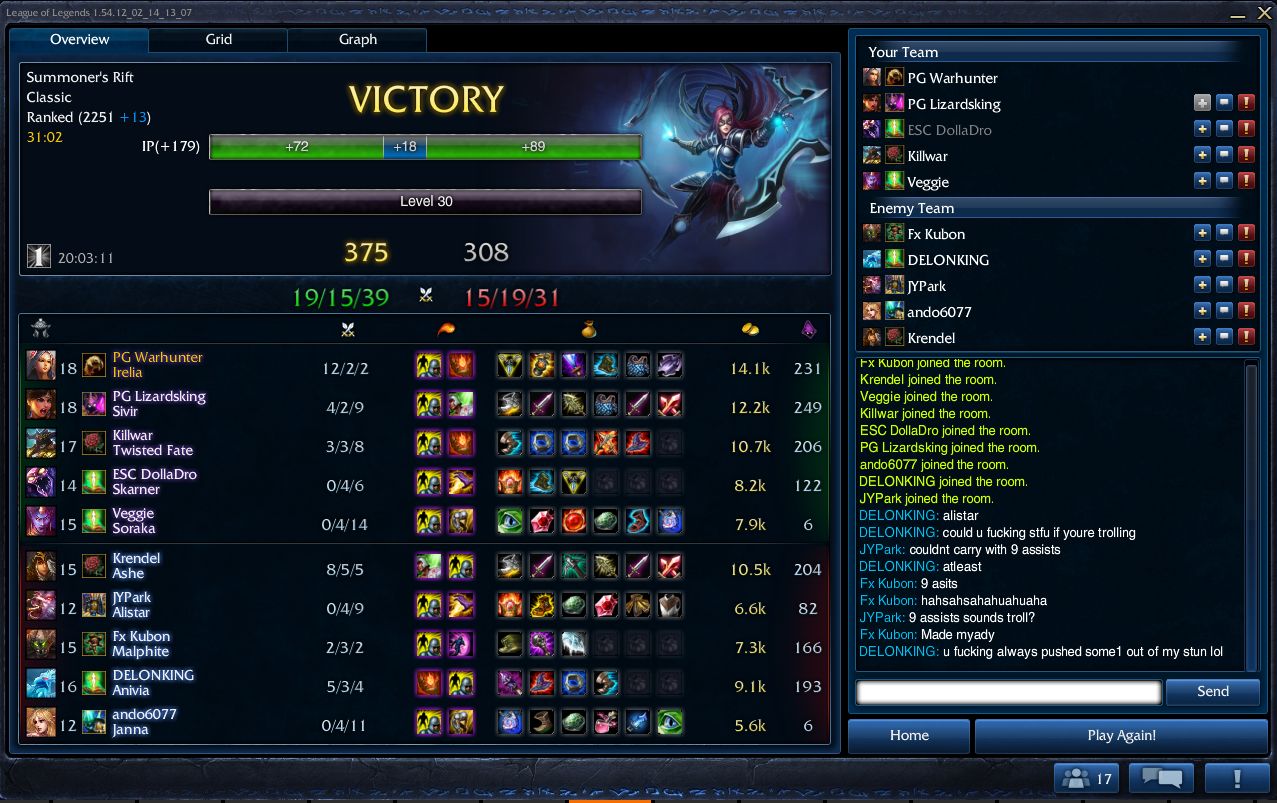The image size is (1277, 803).
Task: Open the Graph tab
Action: (357, 40)
